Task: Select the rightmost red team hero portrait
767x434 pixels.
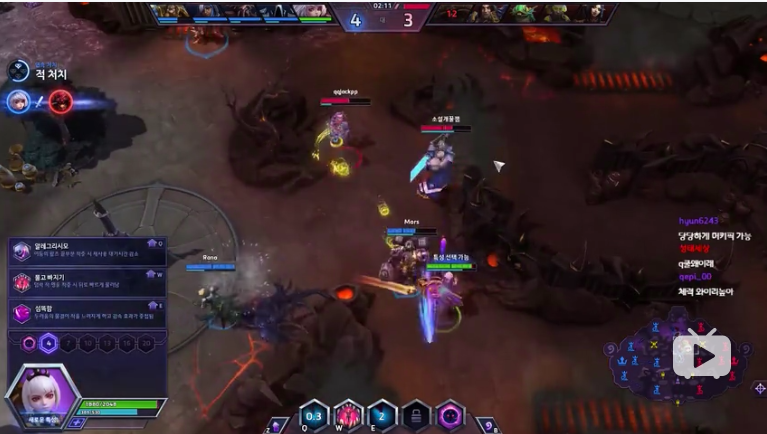Action: (x=596, y=12)
